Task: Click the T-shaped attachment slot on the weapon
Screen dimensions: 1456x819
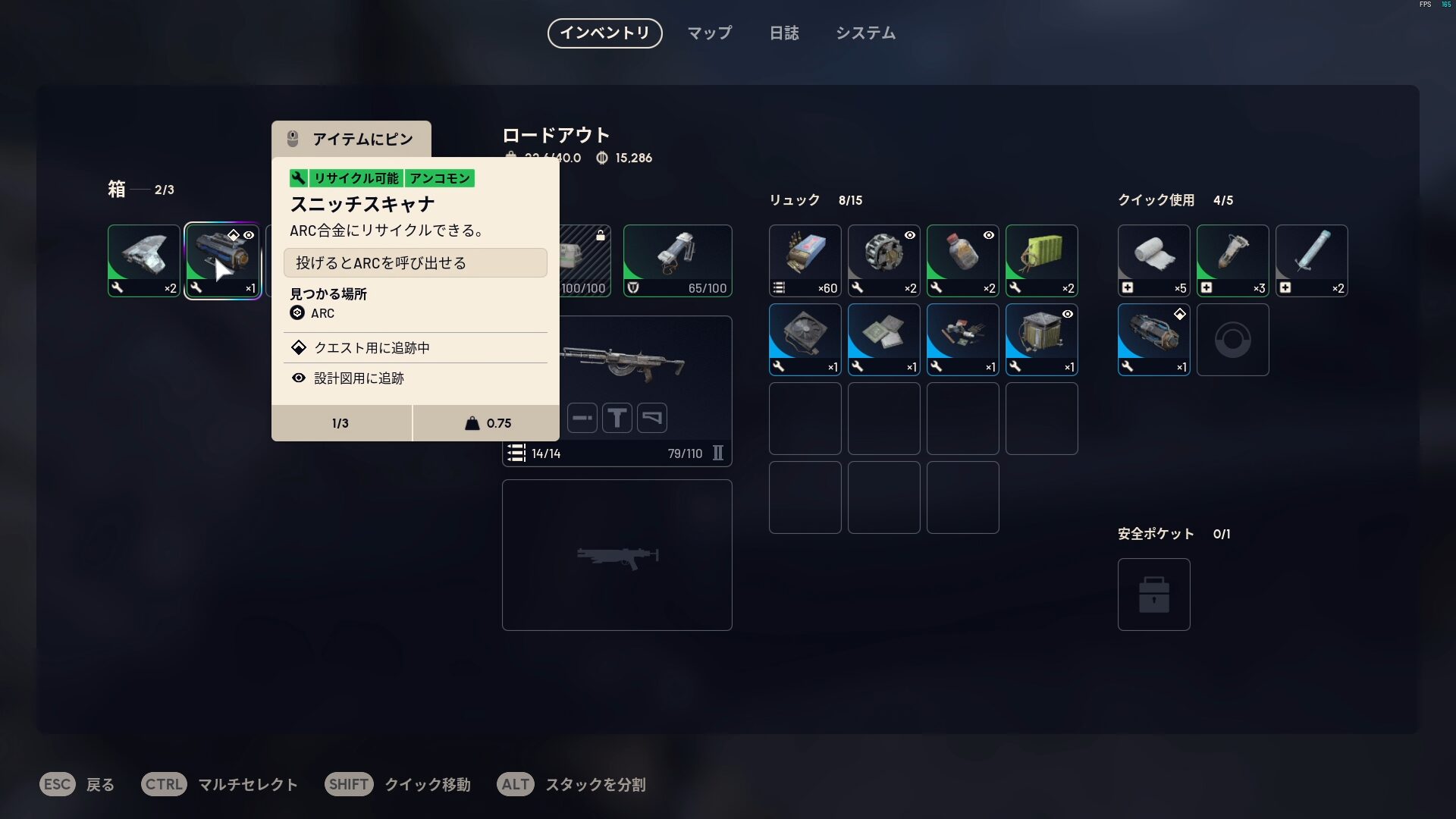Action: pyautogui.click(x=617, y=417)
